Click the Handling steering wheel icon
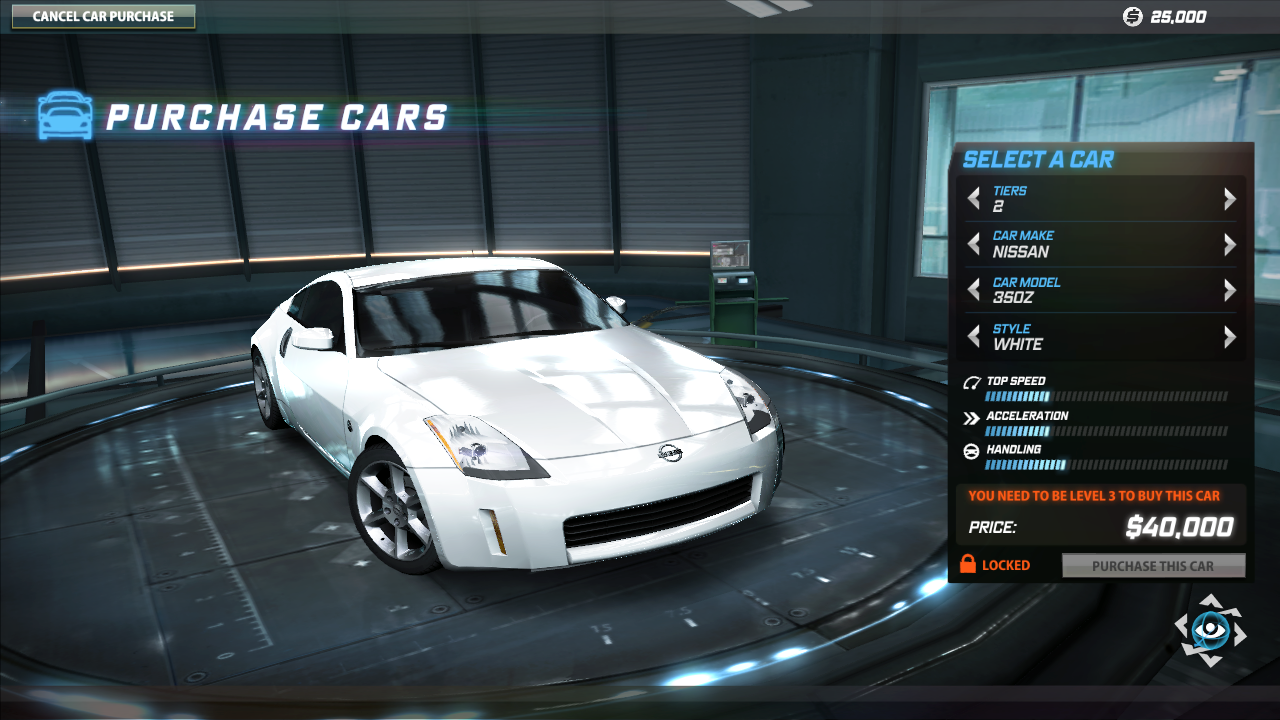1280x720 pixels. 969,451
